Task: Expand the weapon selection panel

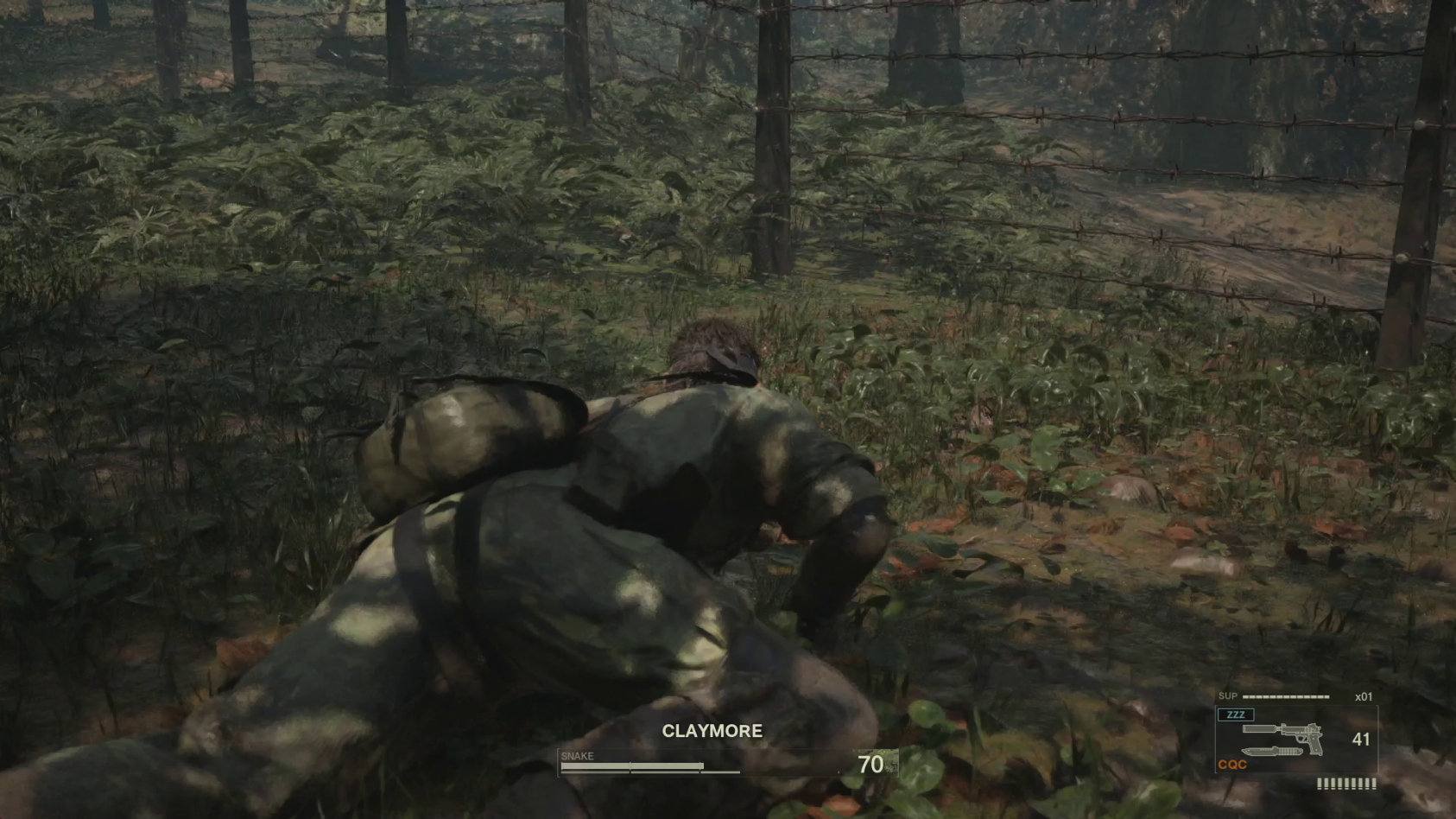Action: coord(1295,739)
